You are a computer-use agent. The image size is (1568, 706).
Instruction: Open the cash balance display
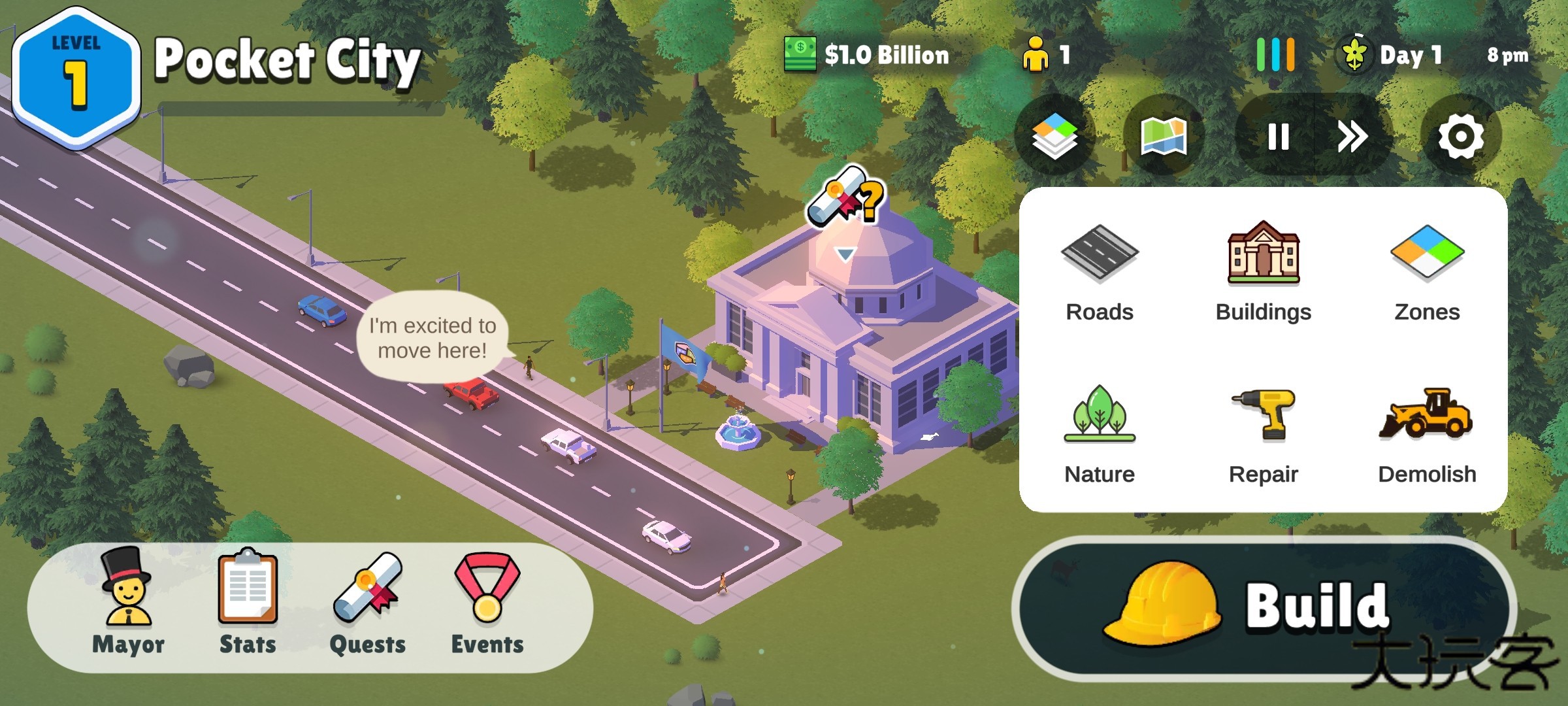point(868,55)
